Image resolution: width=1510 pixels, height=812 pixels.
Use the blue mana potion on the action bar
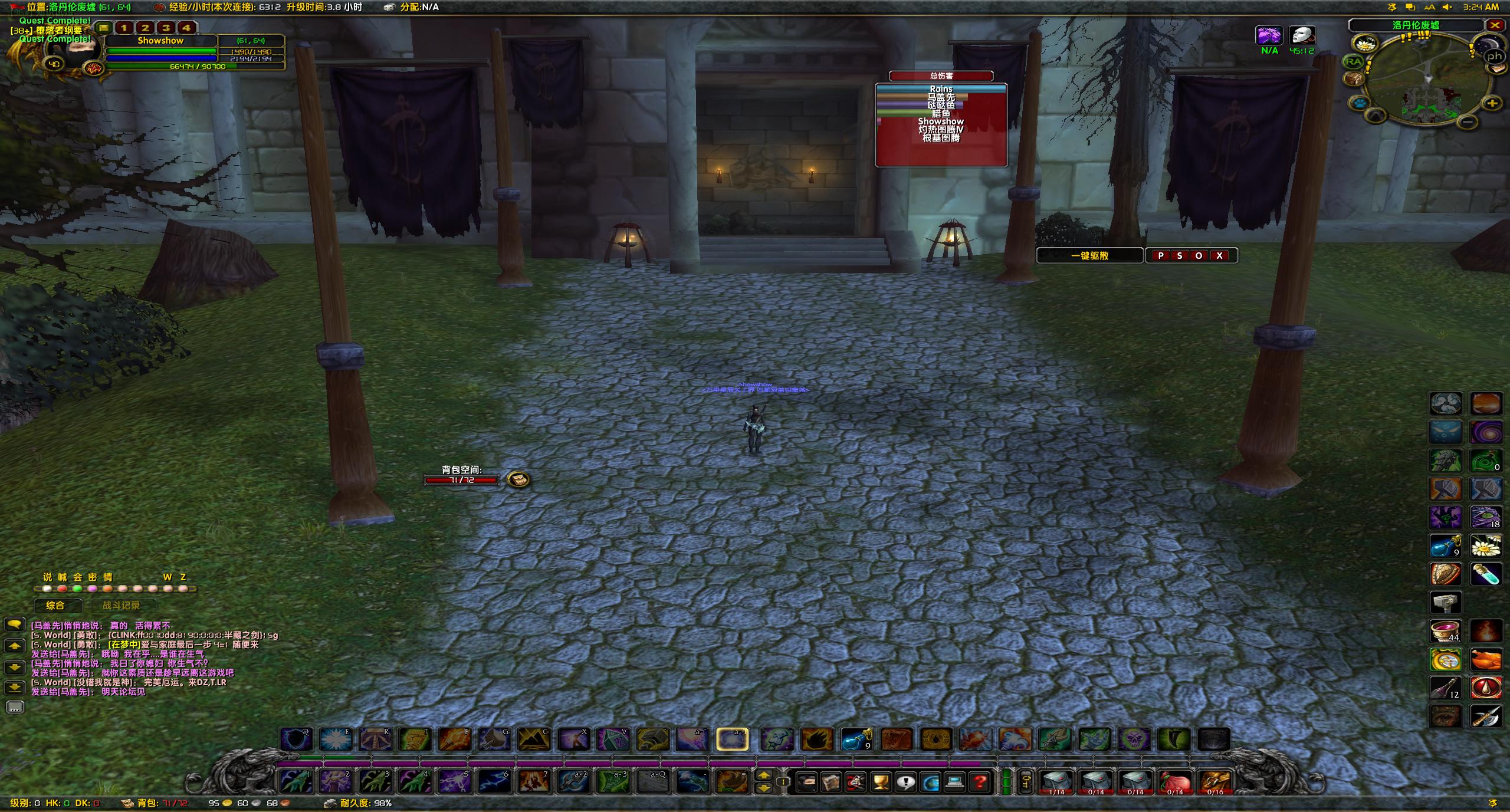pyautogui.click(x=856, y=739)
